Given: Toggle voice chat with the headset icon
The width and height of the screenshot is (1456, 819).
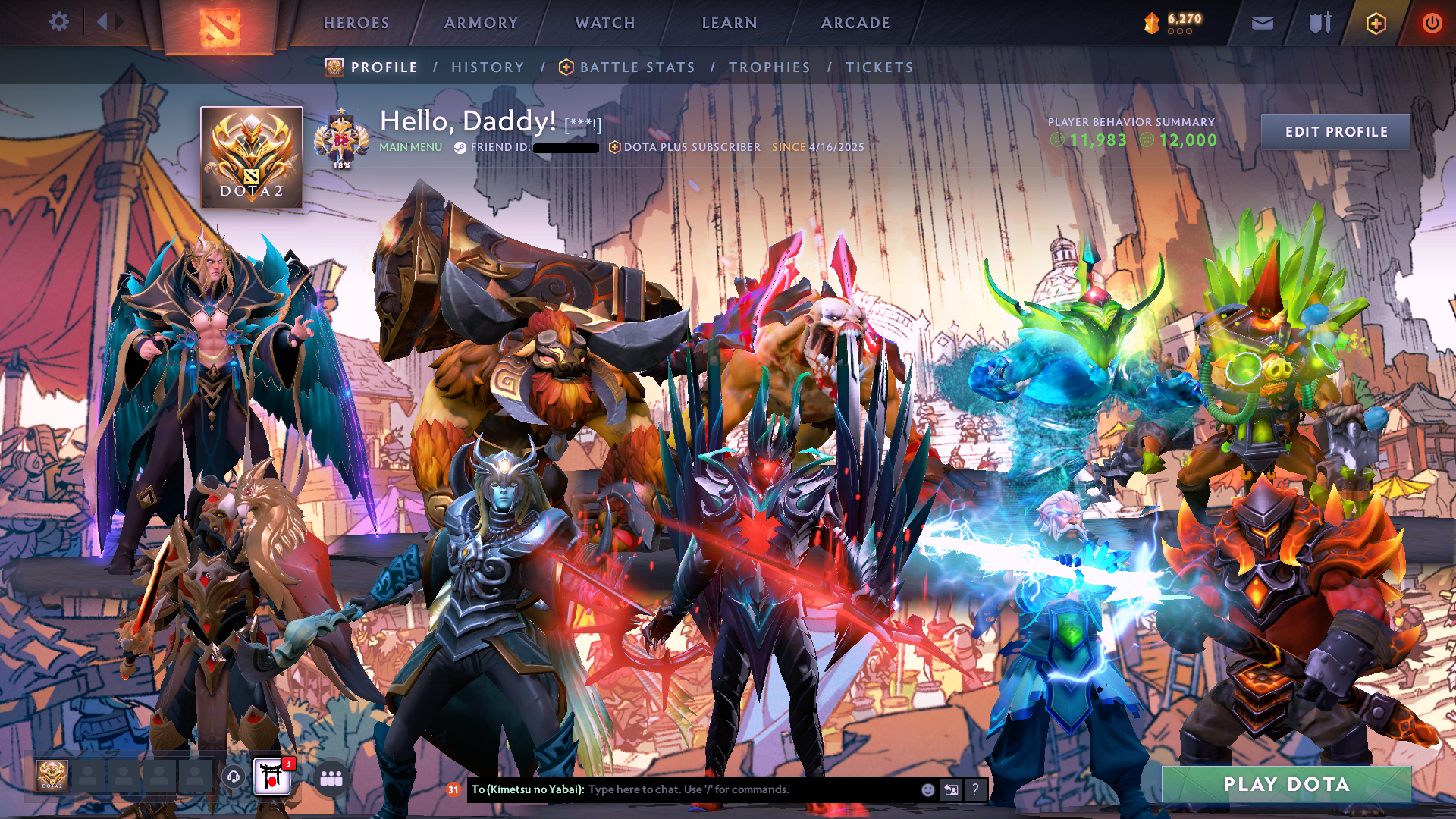Looking at the screenshot, I should click(x=233, y=777).
